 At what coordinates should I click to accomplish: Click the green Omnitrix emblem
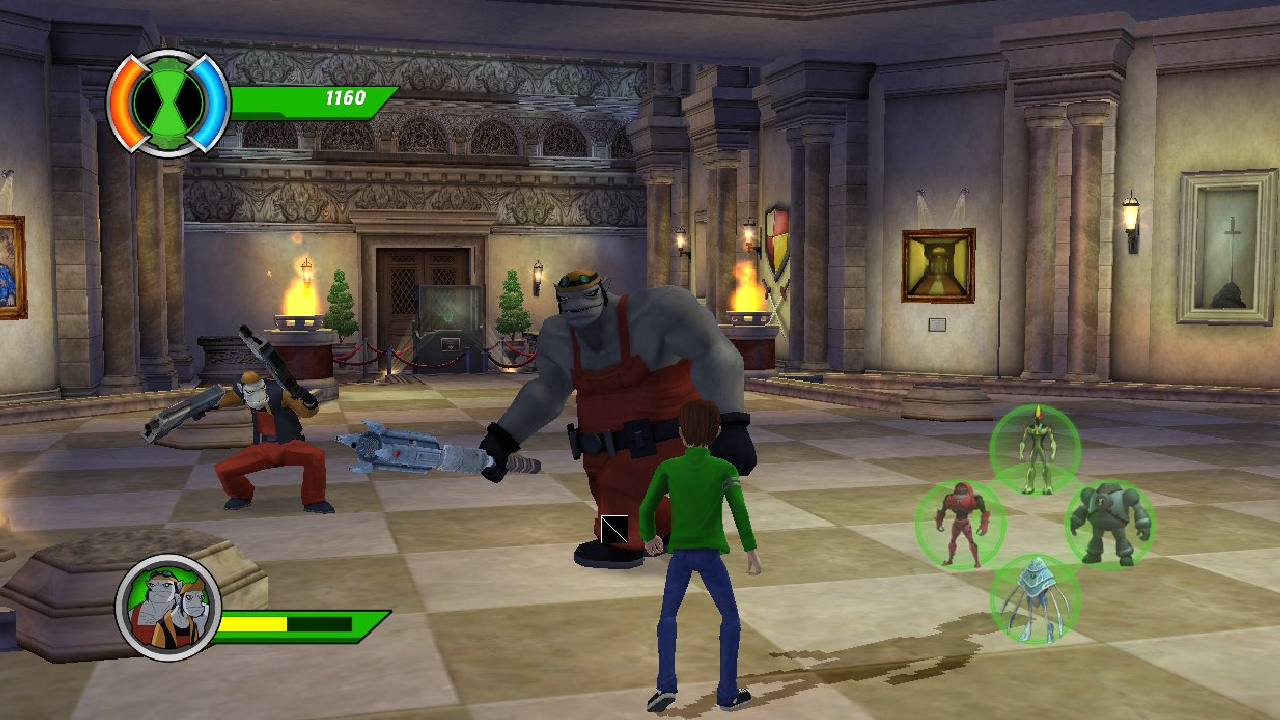pyautogui.click(x=168, y=102)
